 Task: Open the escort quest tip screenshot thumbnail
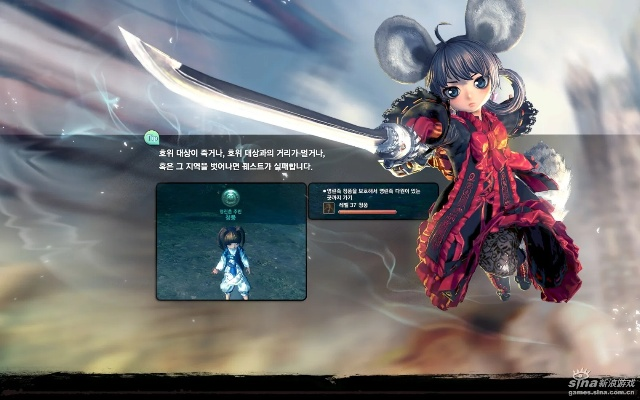click(x=231, y=241)
